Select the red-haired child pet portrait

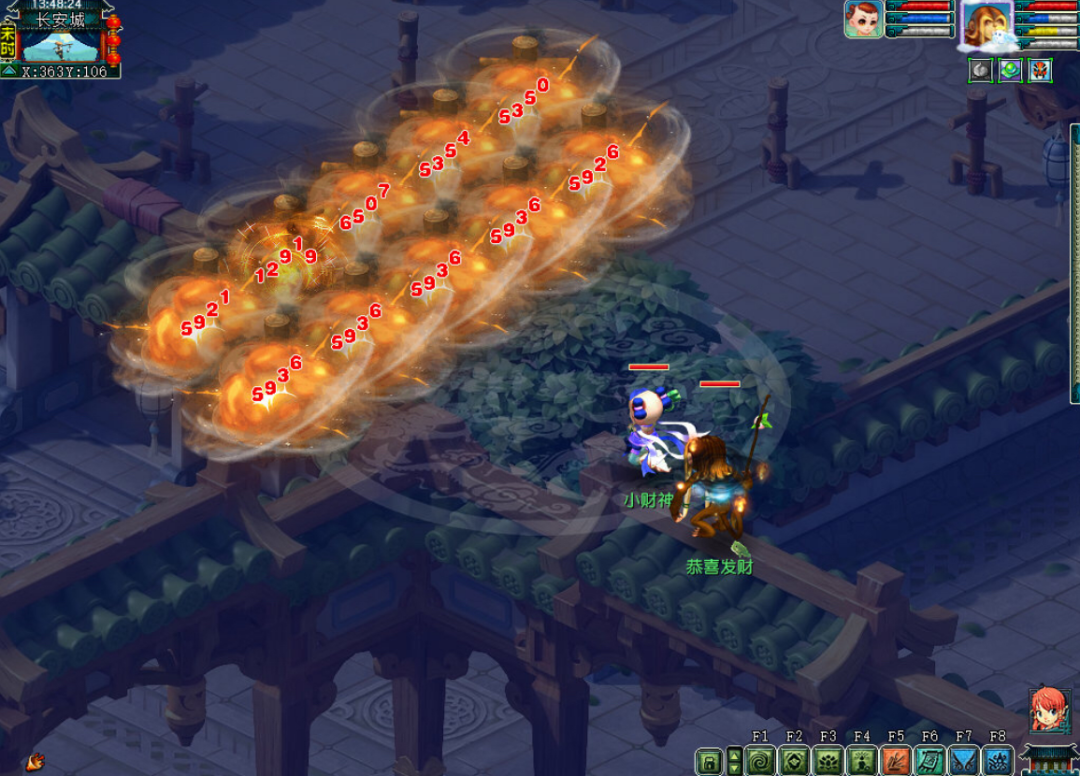(x=863, y=19)
